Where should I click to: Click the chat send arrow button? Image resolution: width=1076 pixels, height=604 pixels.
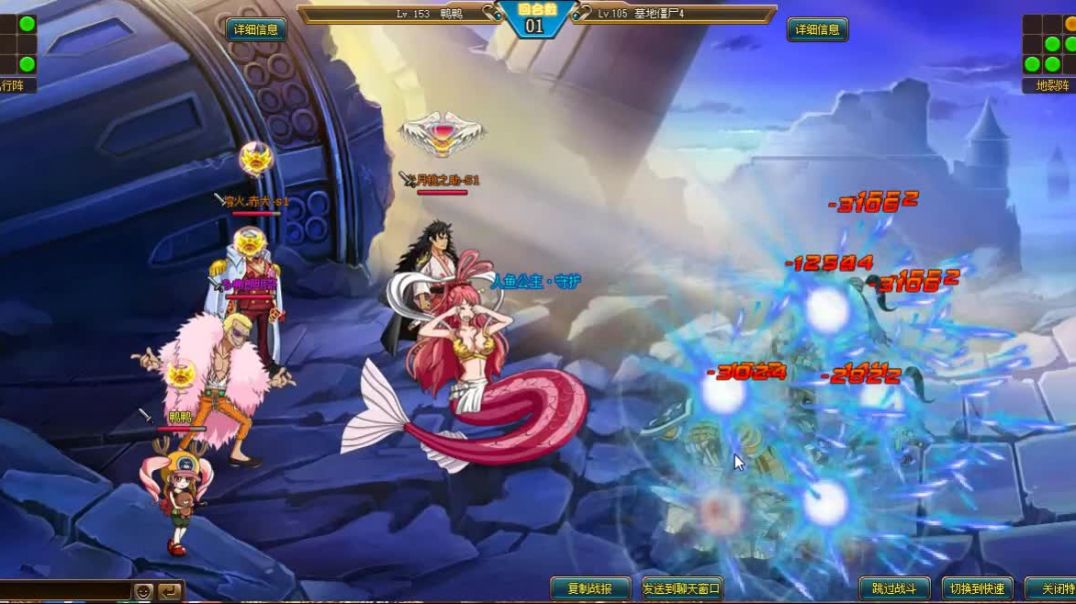click(x=171, y=591)
